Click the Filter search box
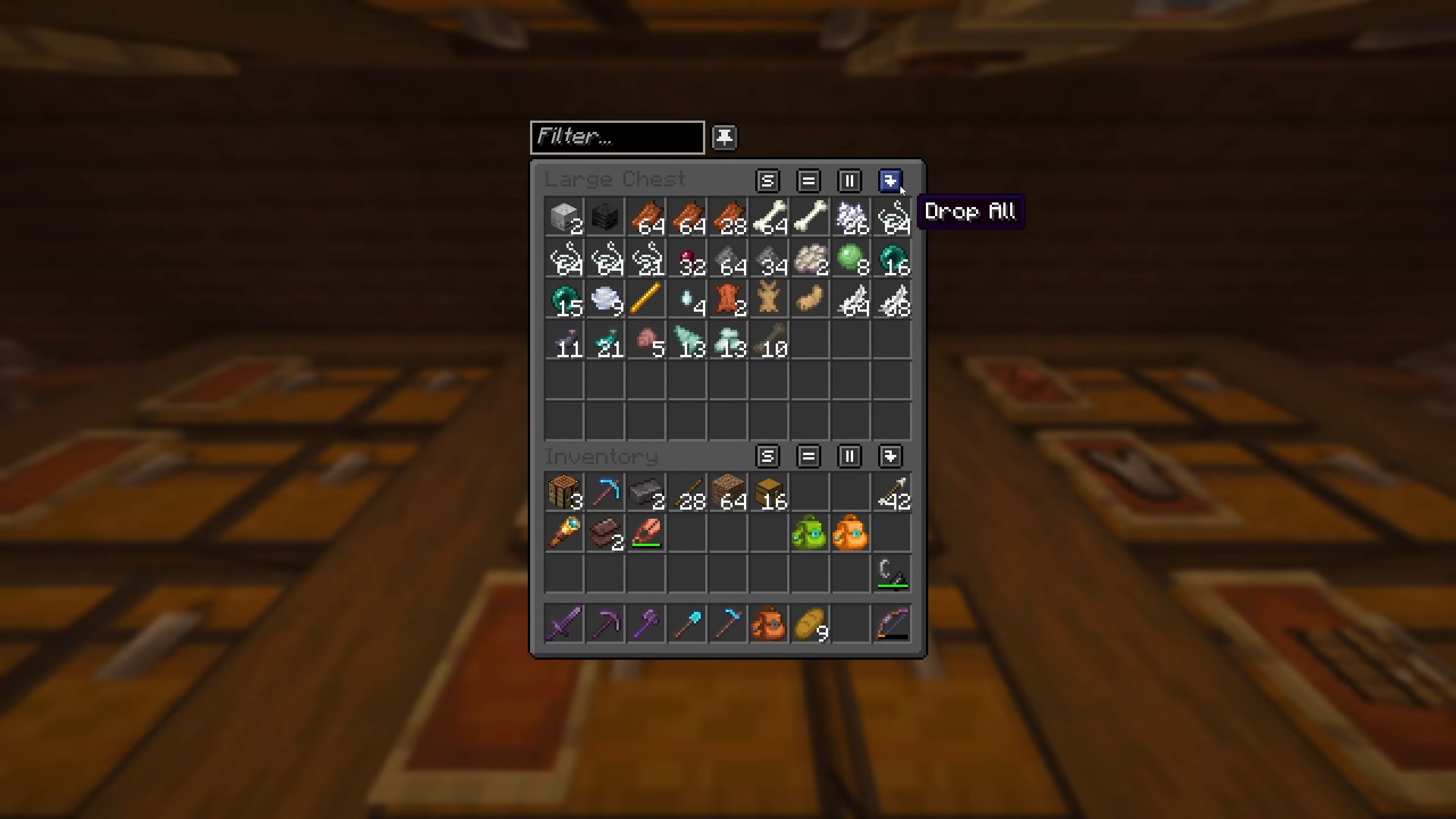The width and height of the screenshot is (1456, 819). (617, 137)
